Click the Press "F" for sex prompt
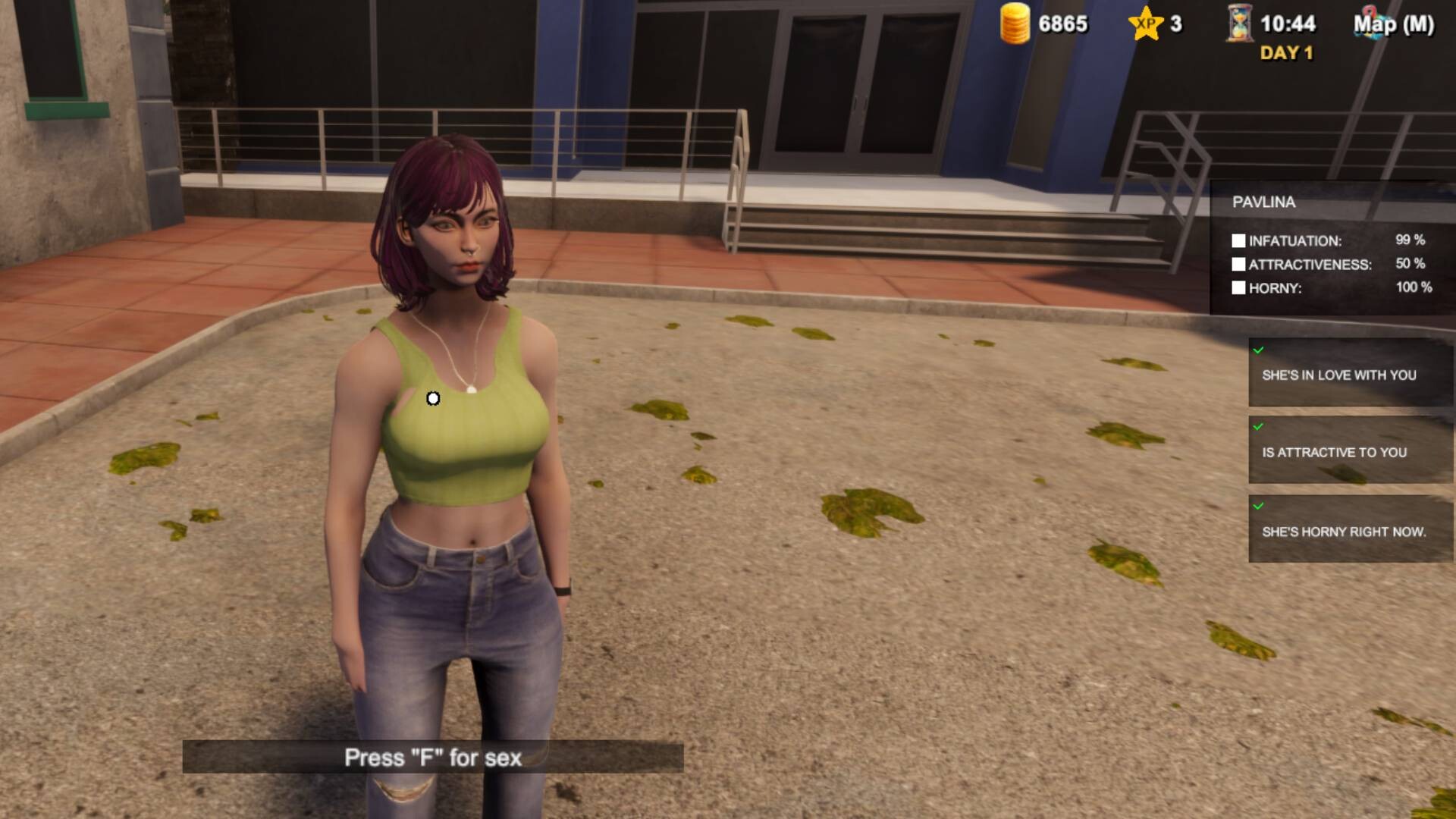This screenshot has height=819, width=1456. (x=433, y=757)
